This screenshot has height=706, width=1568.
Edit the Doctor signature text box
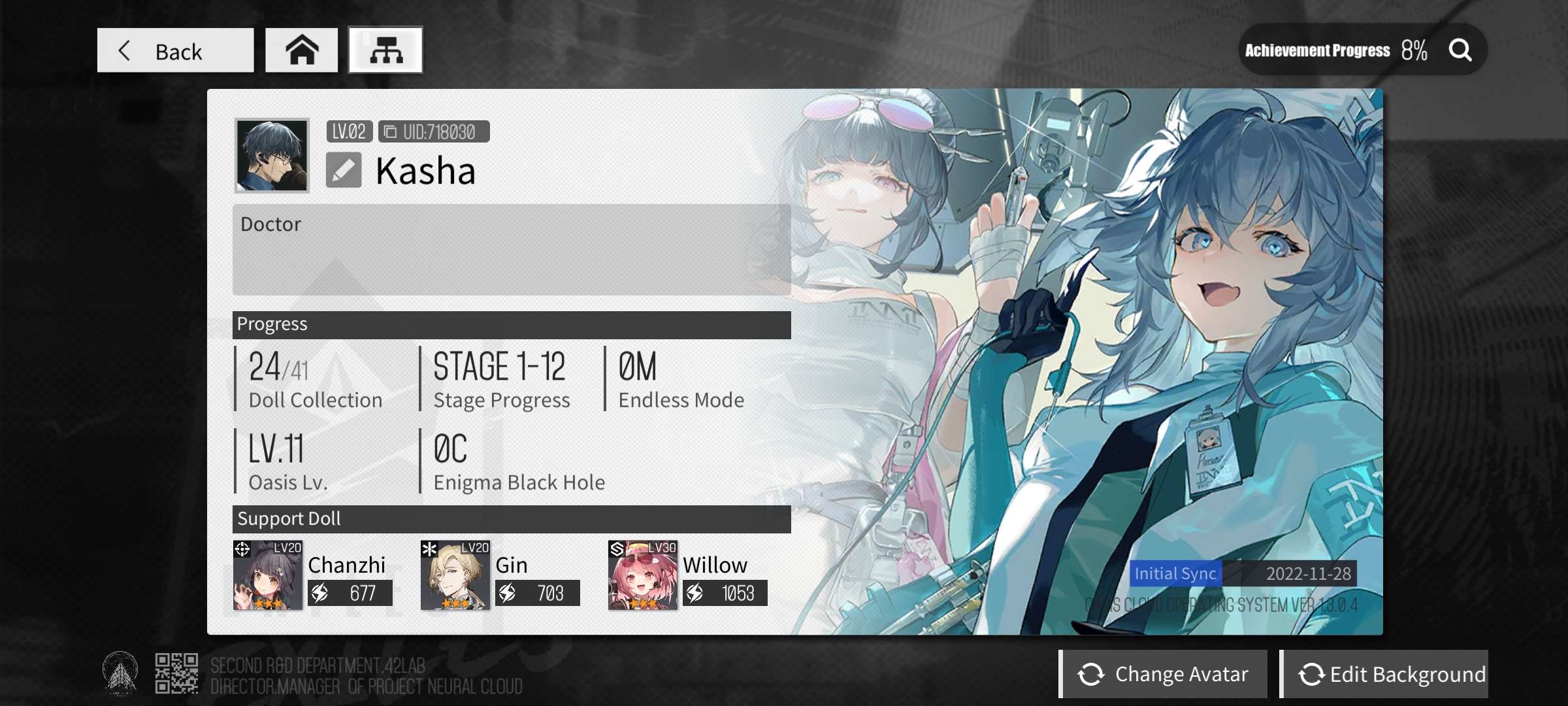(511, 250)
